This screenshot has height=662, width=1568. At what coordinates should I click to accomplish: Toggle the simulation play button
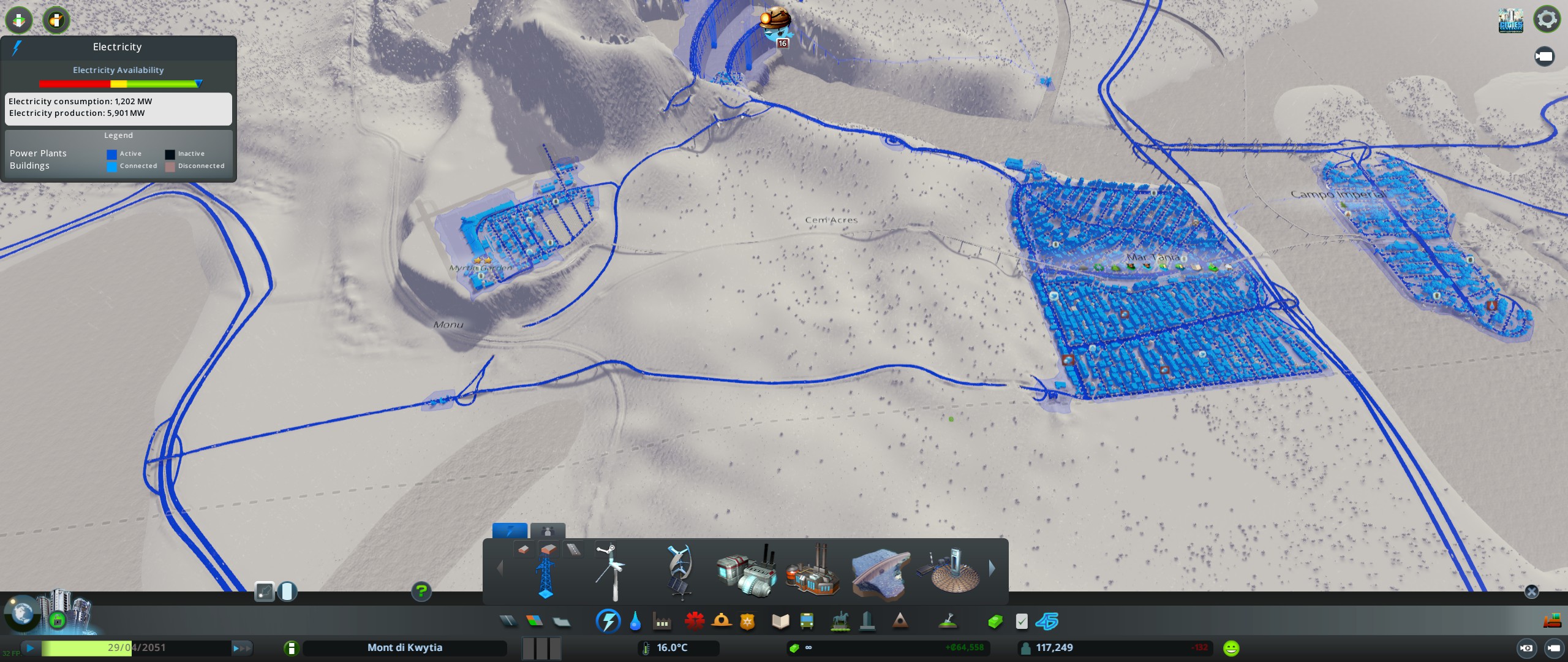tap(30, 648)
